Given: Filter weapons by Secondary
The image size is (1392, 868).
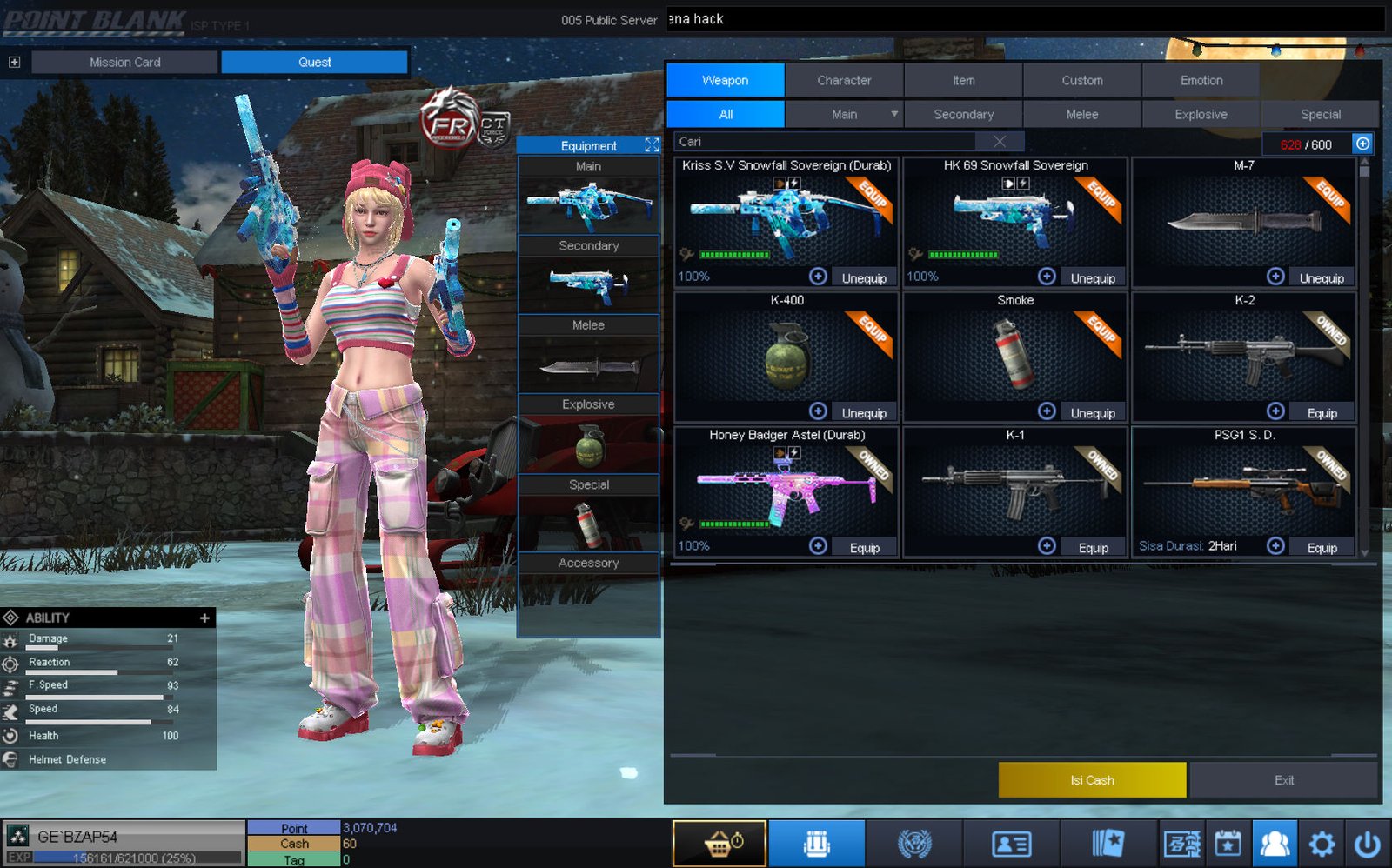Looking at the screenshot, I should coord(963,114).
